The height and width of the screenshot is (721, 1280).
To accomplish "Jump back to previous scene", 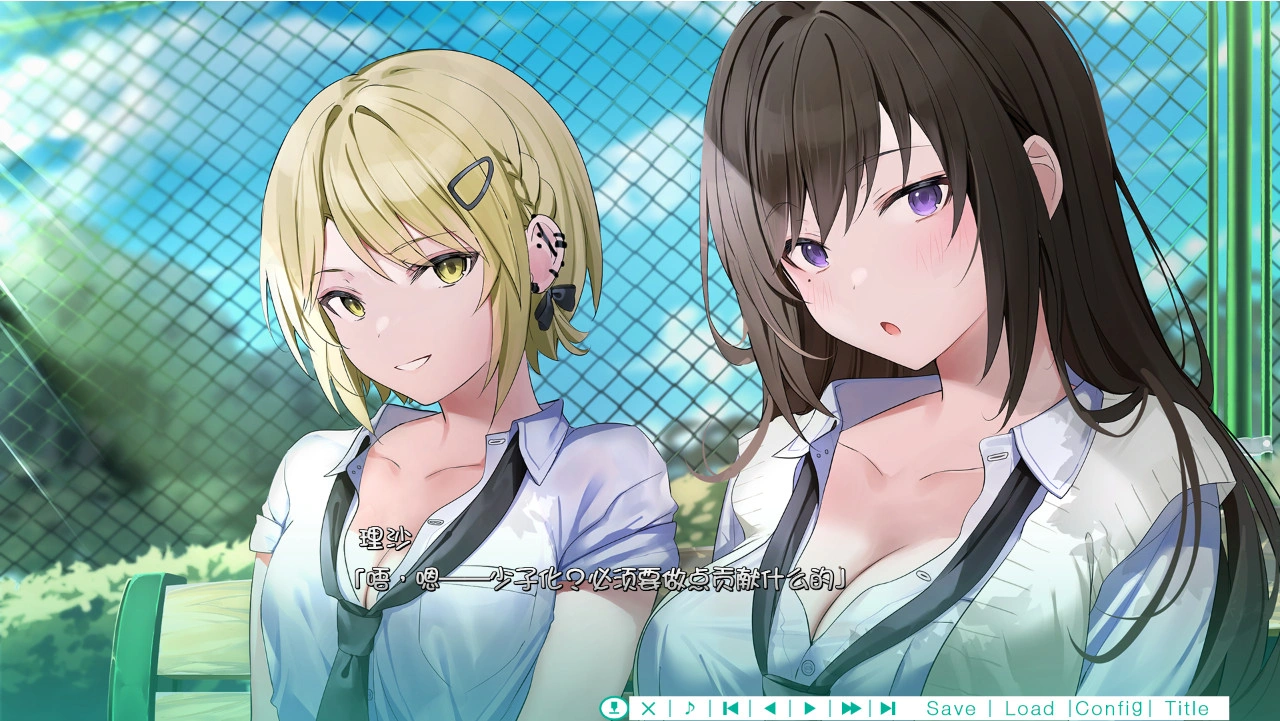I will [730, 708].
